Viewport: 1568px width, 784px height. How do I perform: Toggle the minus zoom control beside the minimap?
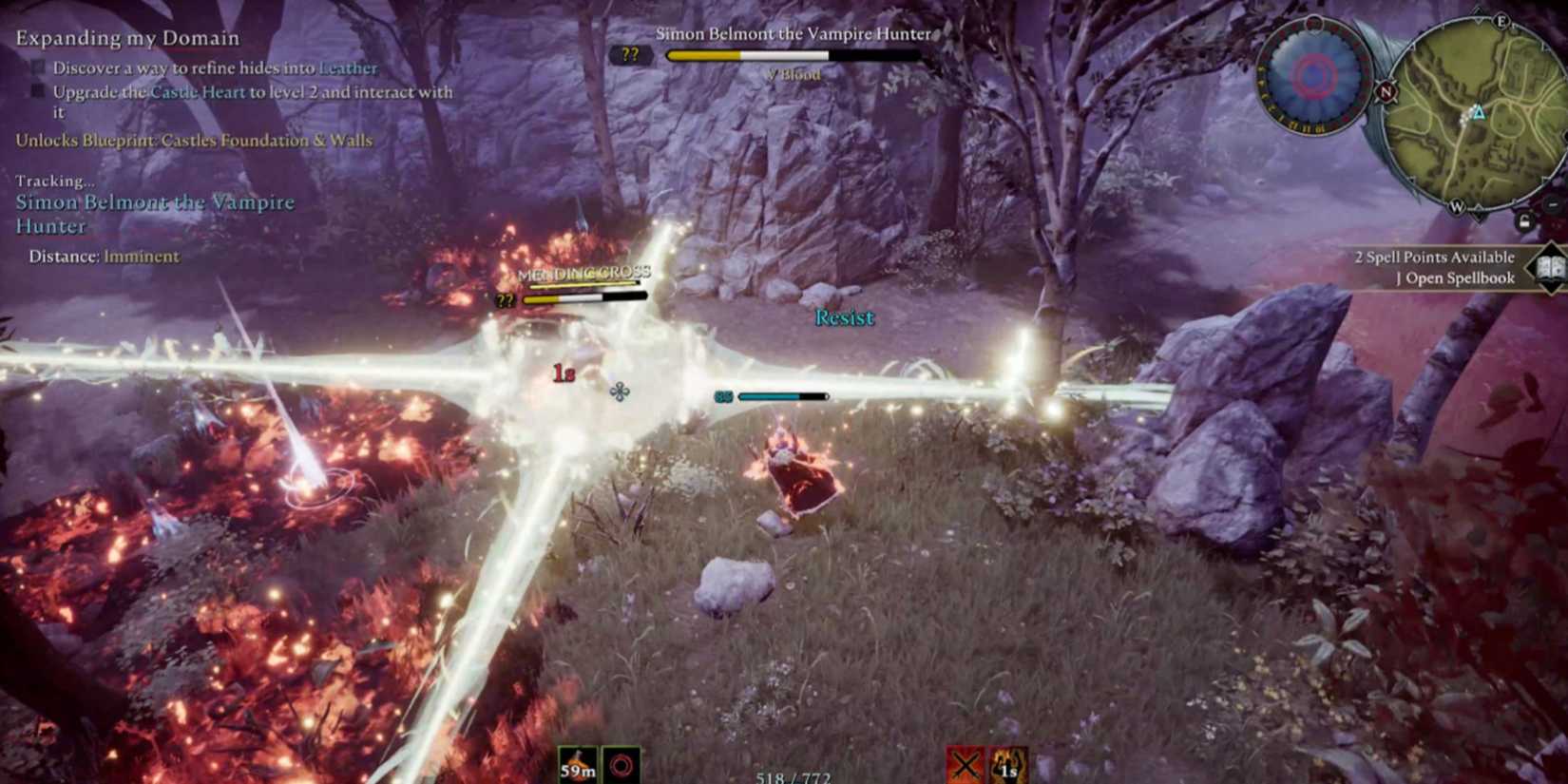click(1552, 202)
